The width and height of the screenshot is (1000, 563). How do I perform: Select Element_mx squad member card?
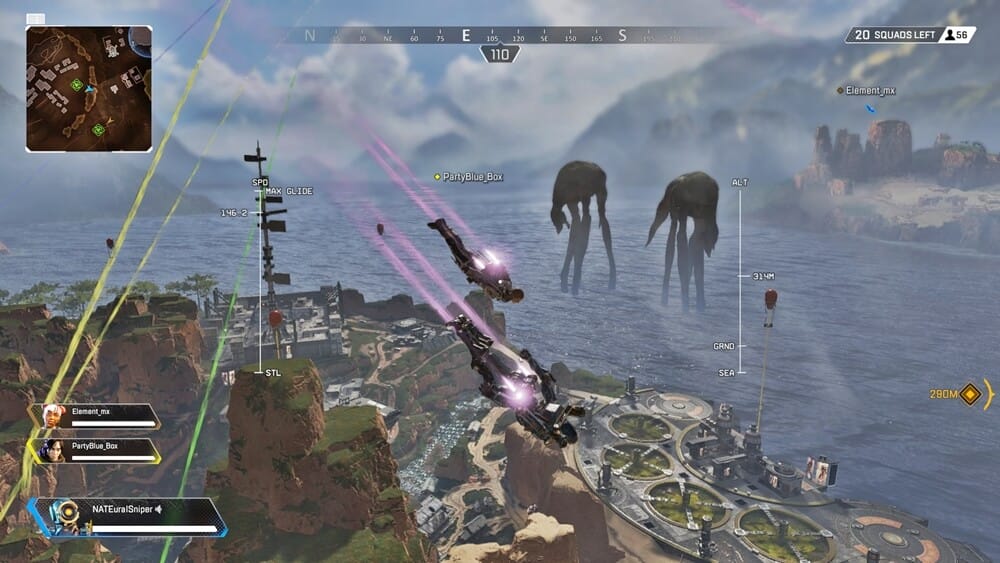(x=97, y=416)
